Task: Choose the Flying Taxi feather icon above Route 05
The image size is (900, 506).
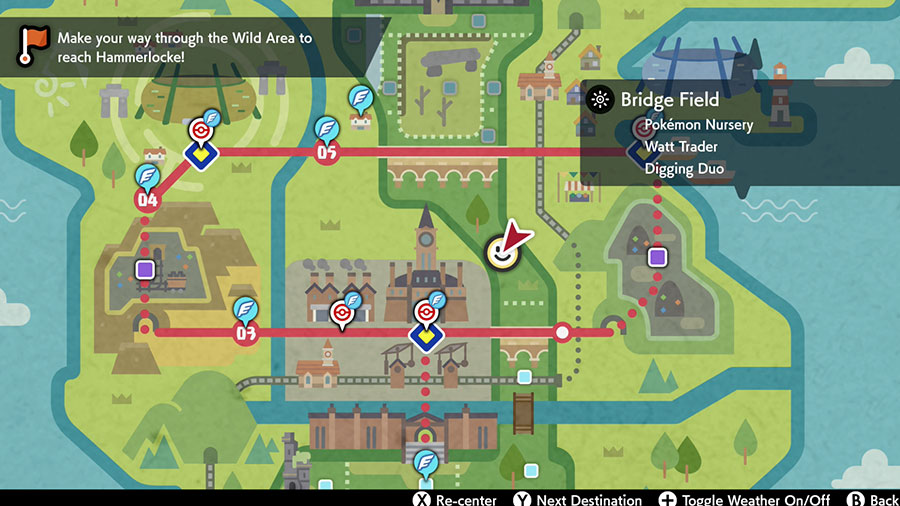Action: pyautogui.click(x=326, y=128)
